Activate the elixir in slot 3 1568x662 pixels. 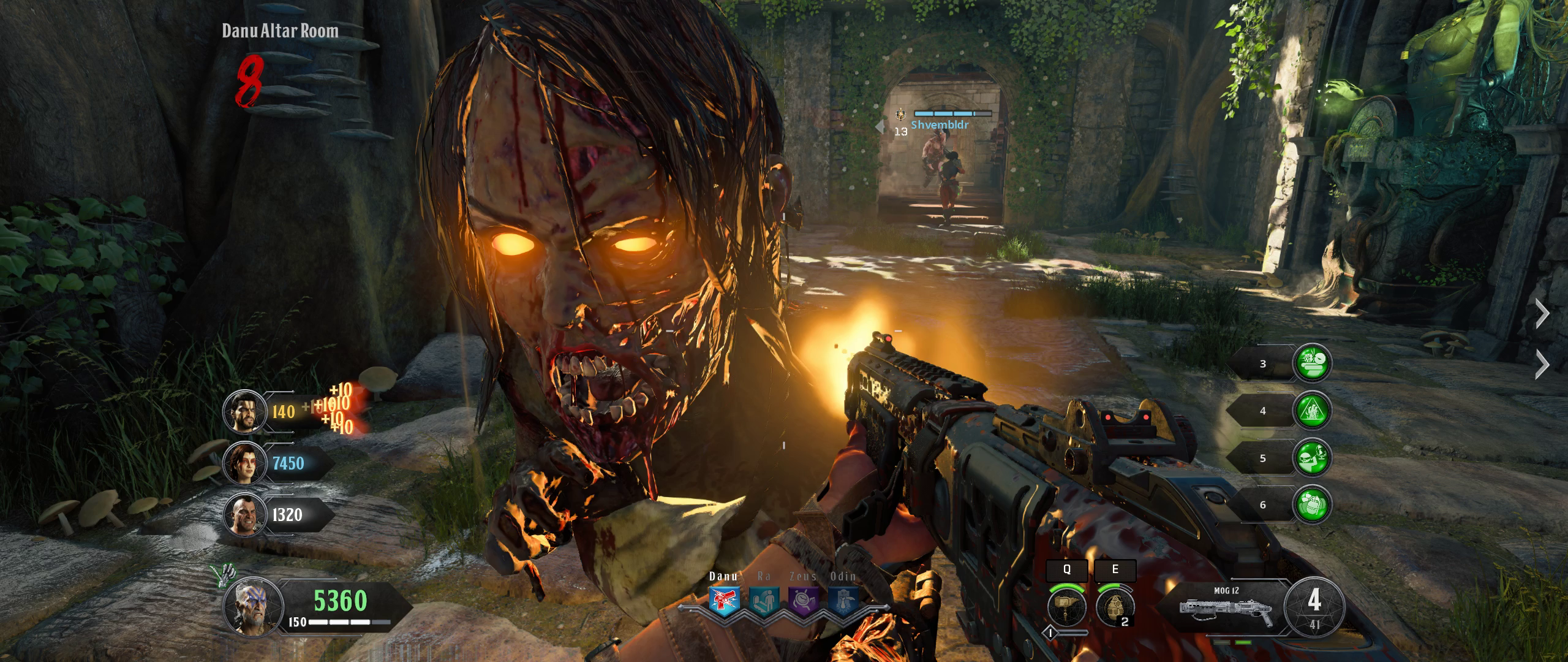point(1311,363)
